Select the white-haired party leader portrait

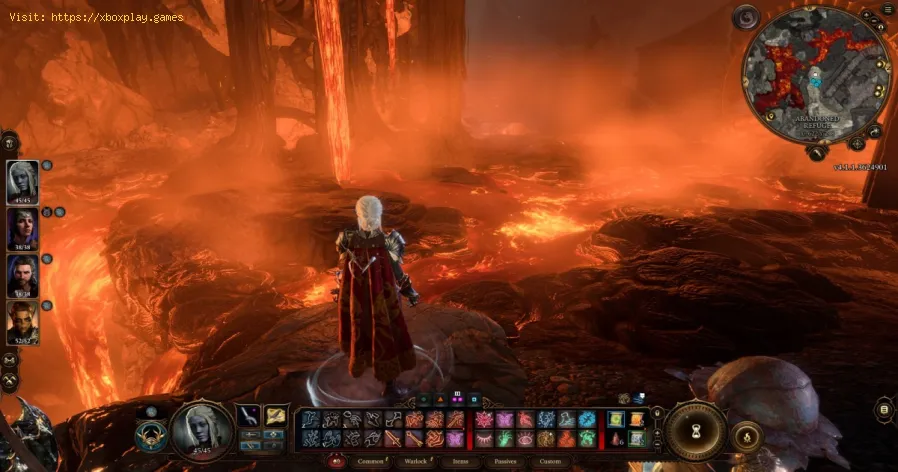coord(22,181)
